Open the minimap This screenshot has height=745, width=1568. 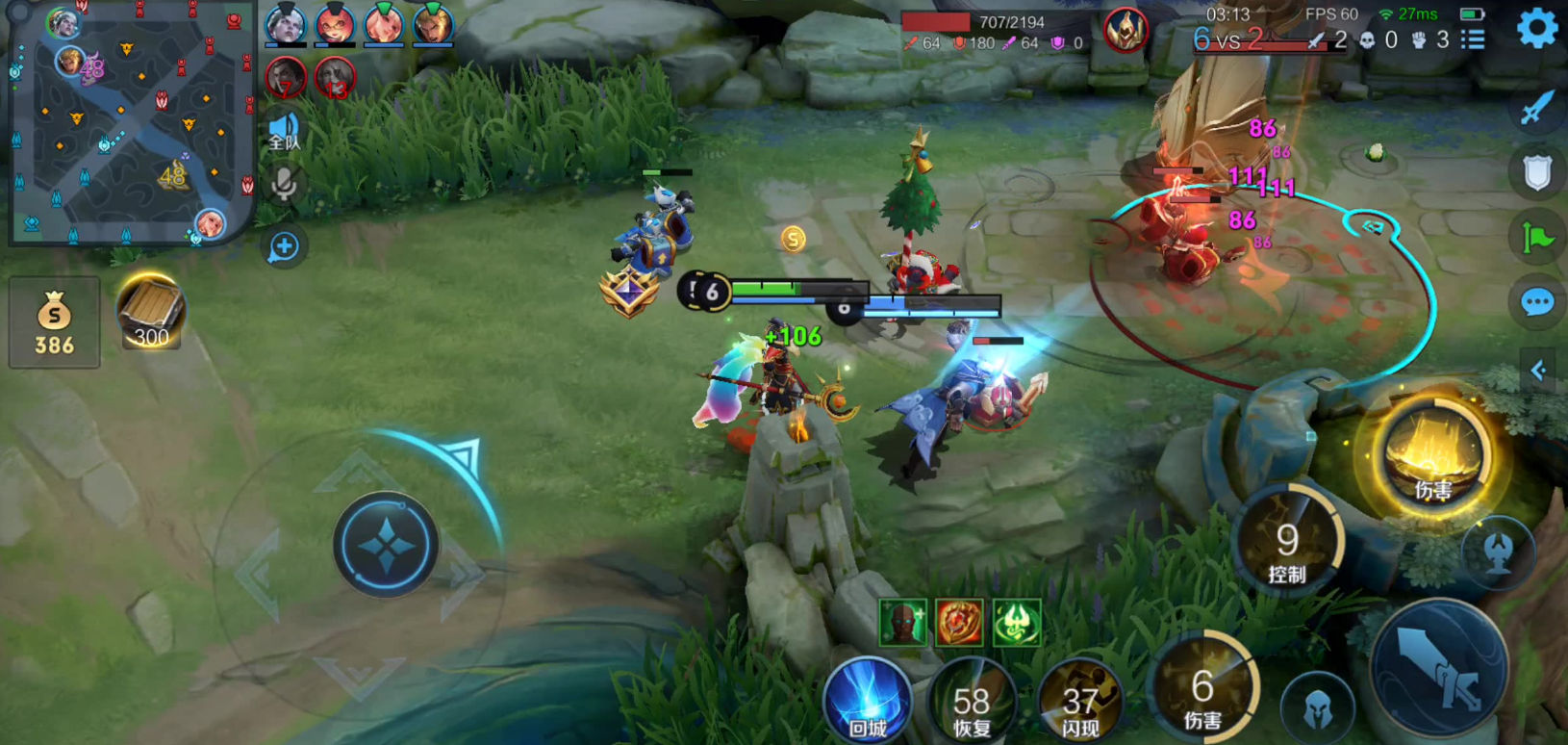click(130, 123)
